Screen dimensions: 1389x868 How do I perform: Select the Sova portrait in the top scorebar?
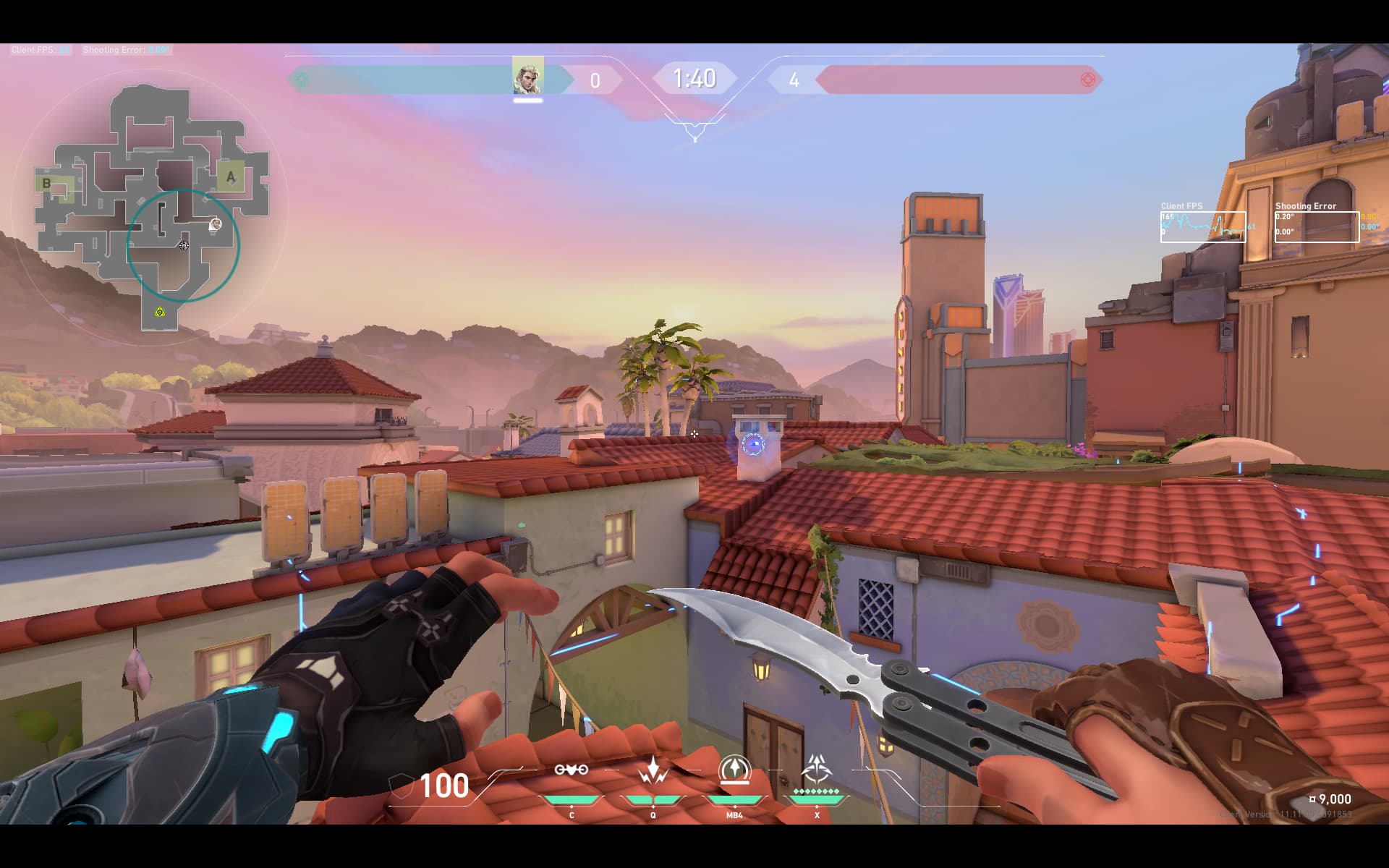(x=527, y=76)
